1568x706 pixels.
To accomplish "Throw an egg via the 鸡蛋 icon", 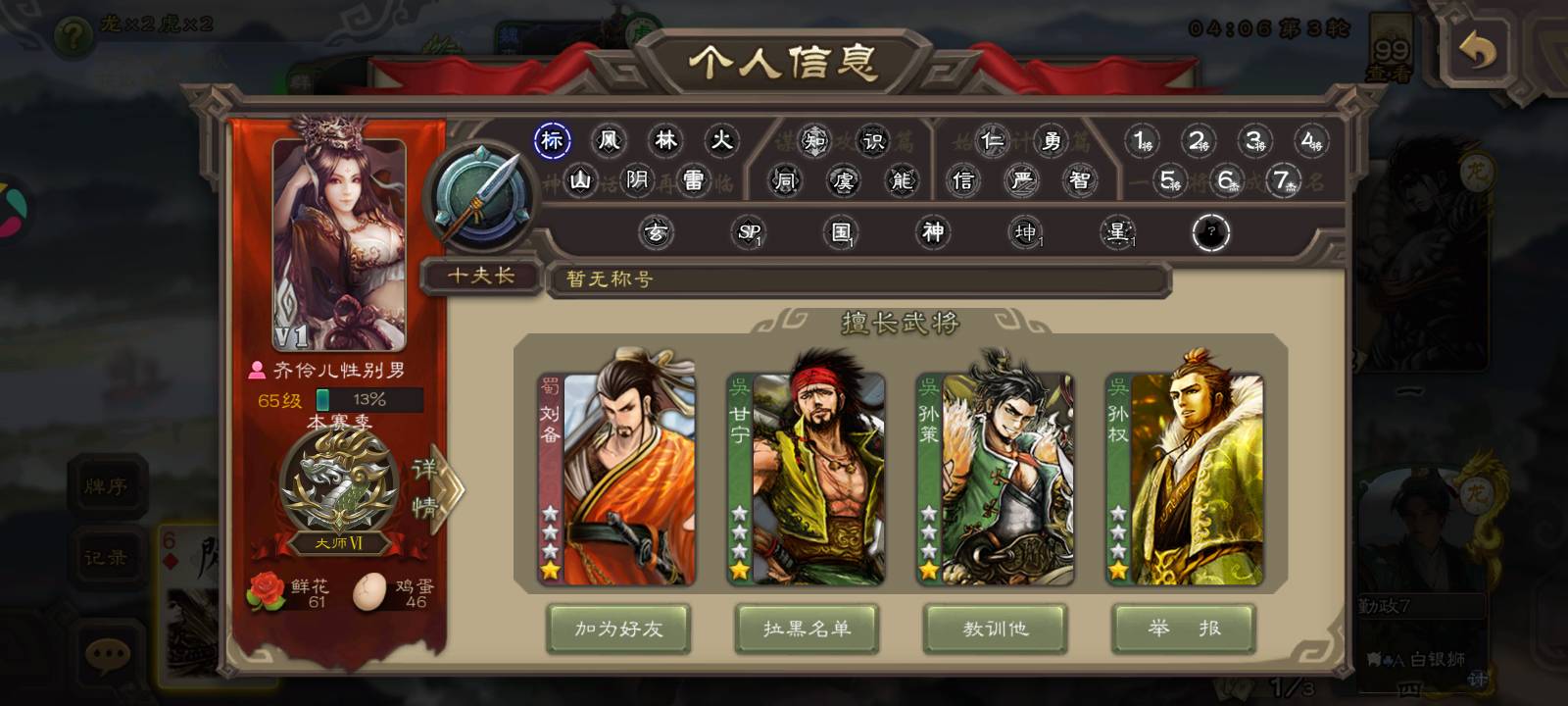I will (x=369, y=591).
